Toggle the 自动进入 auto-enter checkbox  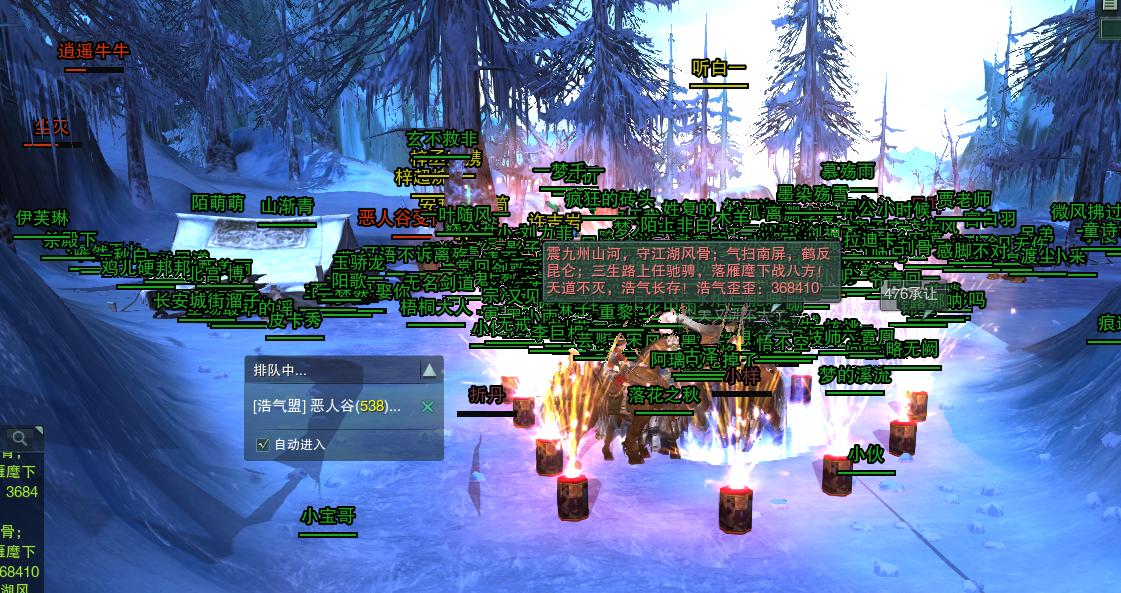click(263, 444)
